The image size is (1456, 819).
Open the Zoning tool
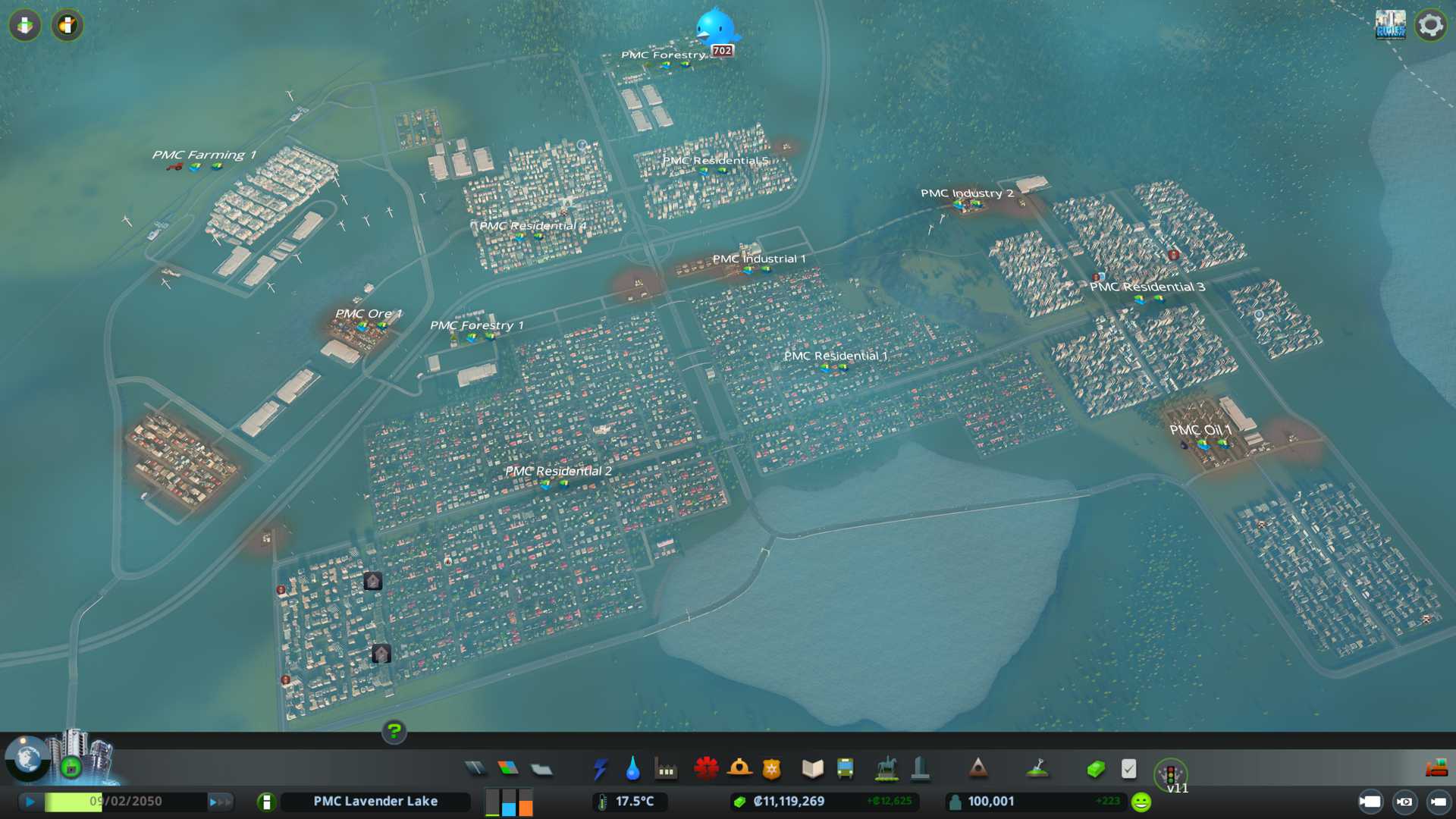508,769
